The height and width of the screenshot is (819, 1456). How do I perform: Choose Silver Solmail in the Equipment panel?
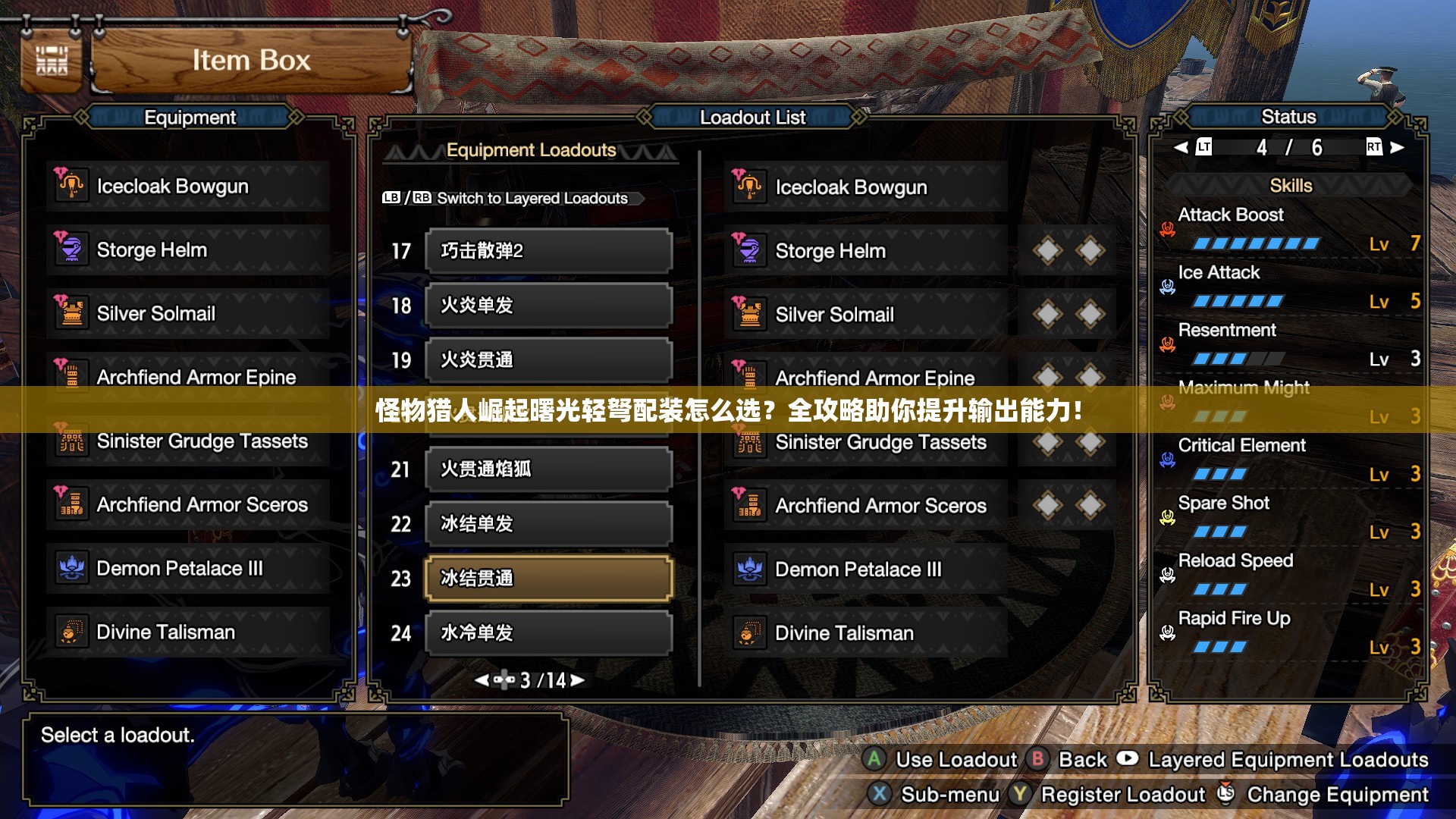click(188, 314)
